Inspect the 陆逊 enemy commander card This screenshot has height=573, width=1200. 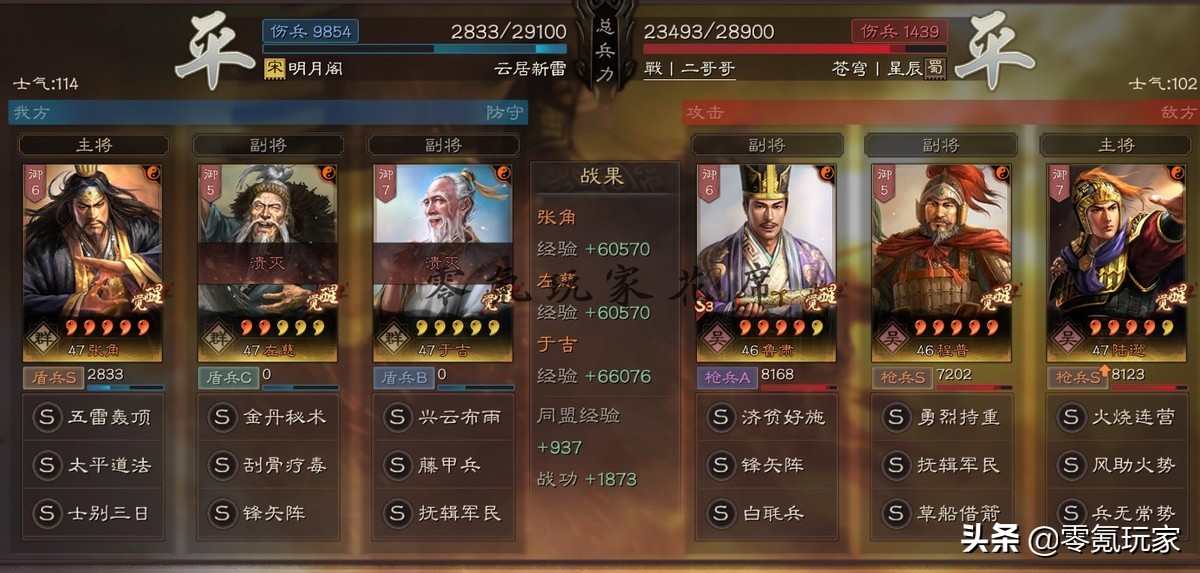1116,260
